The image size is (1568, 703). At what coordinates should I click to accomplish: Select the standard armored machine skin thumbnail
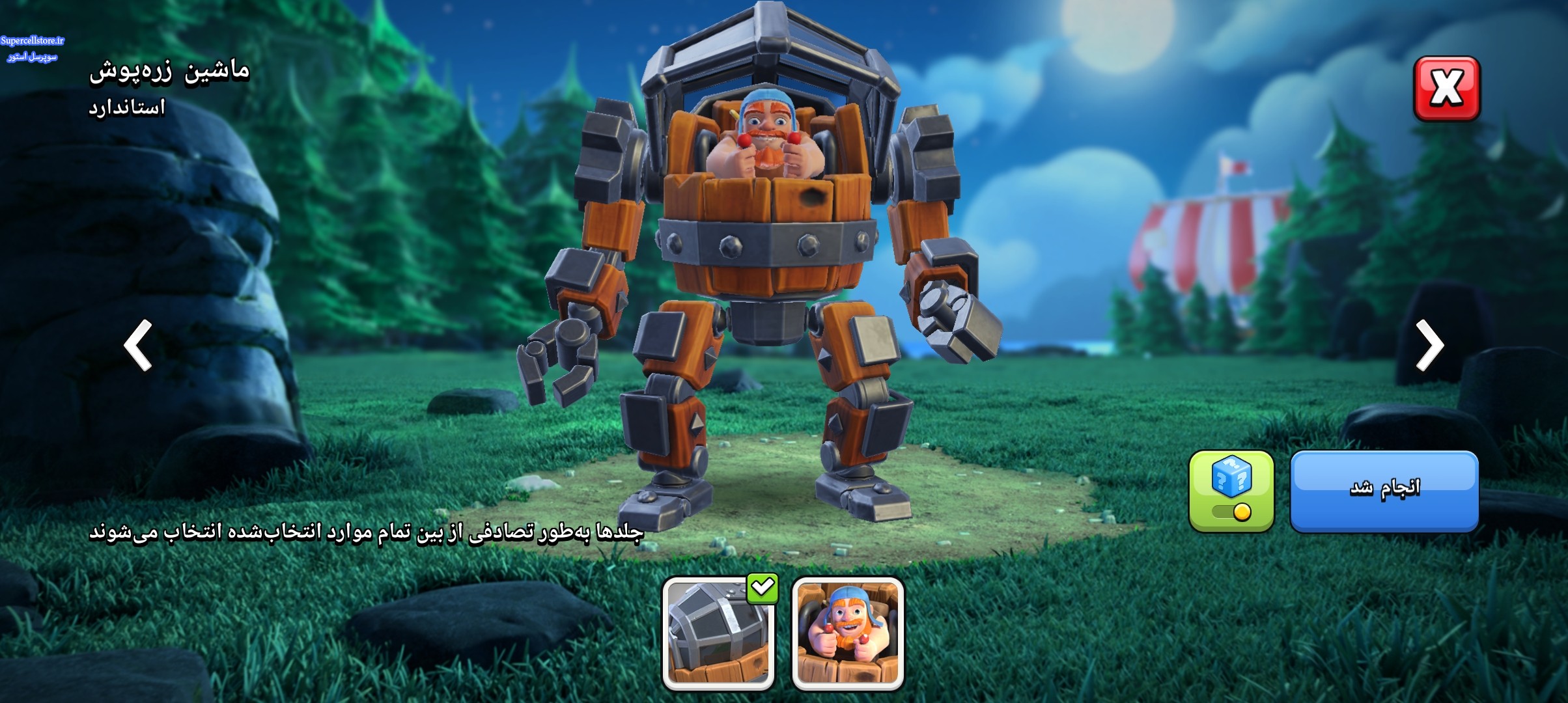718,633
